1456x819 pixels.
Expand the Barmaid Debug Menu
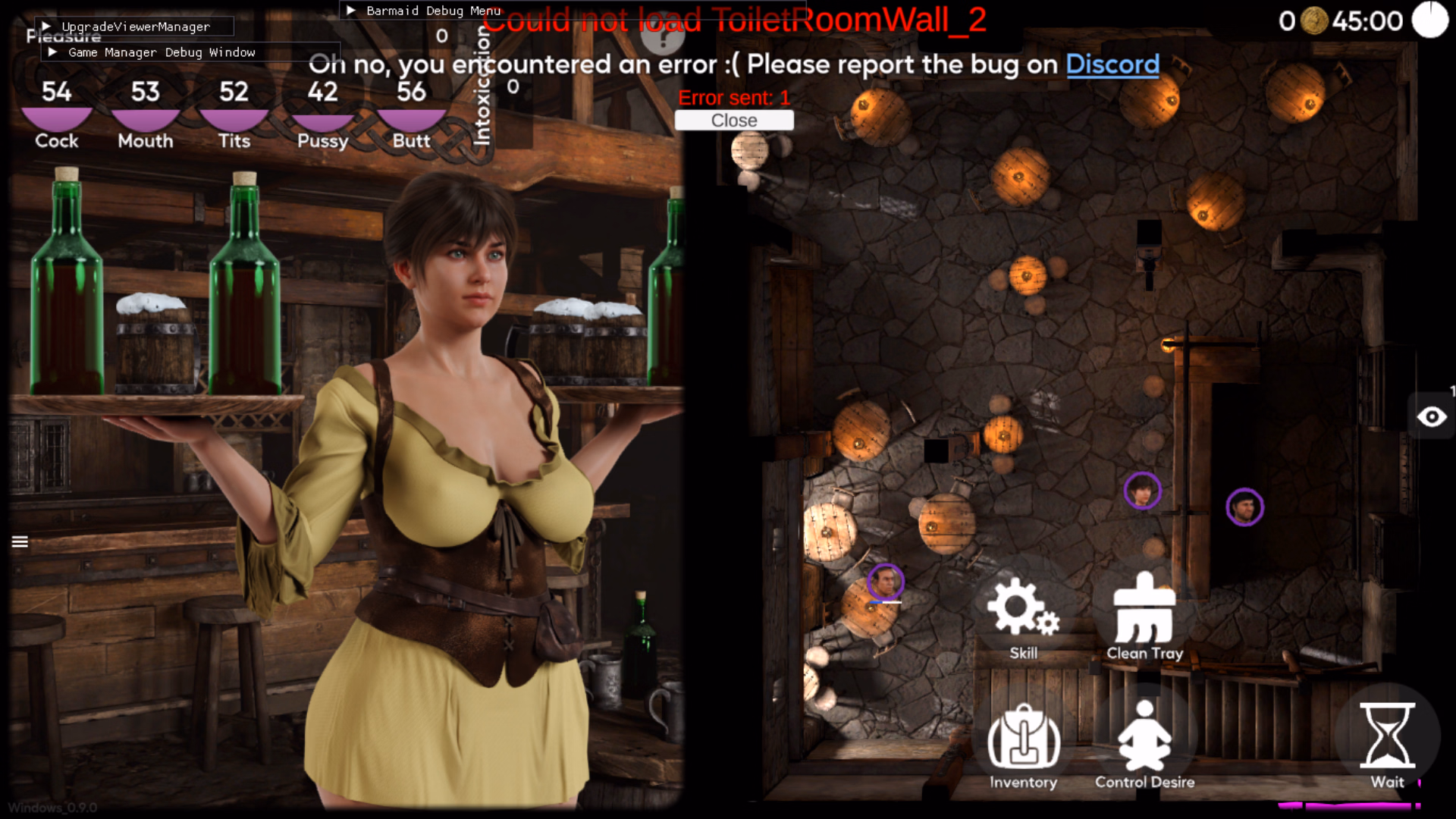pos(351,11)
